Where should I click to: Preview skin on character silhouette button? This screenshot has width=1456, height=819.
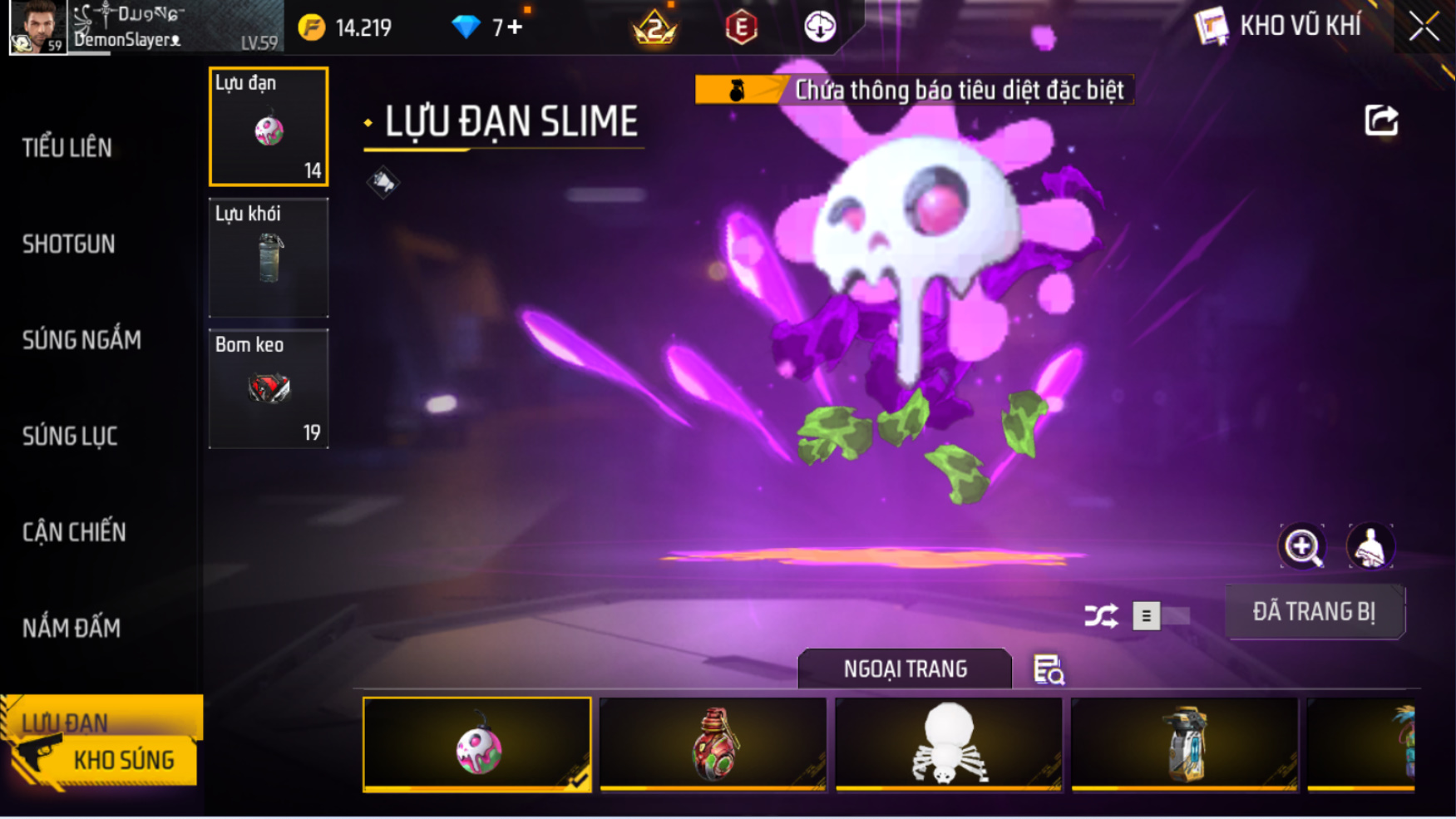[x=1370, y=546]
